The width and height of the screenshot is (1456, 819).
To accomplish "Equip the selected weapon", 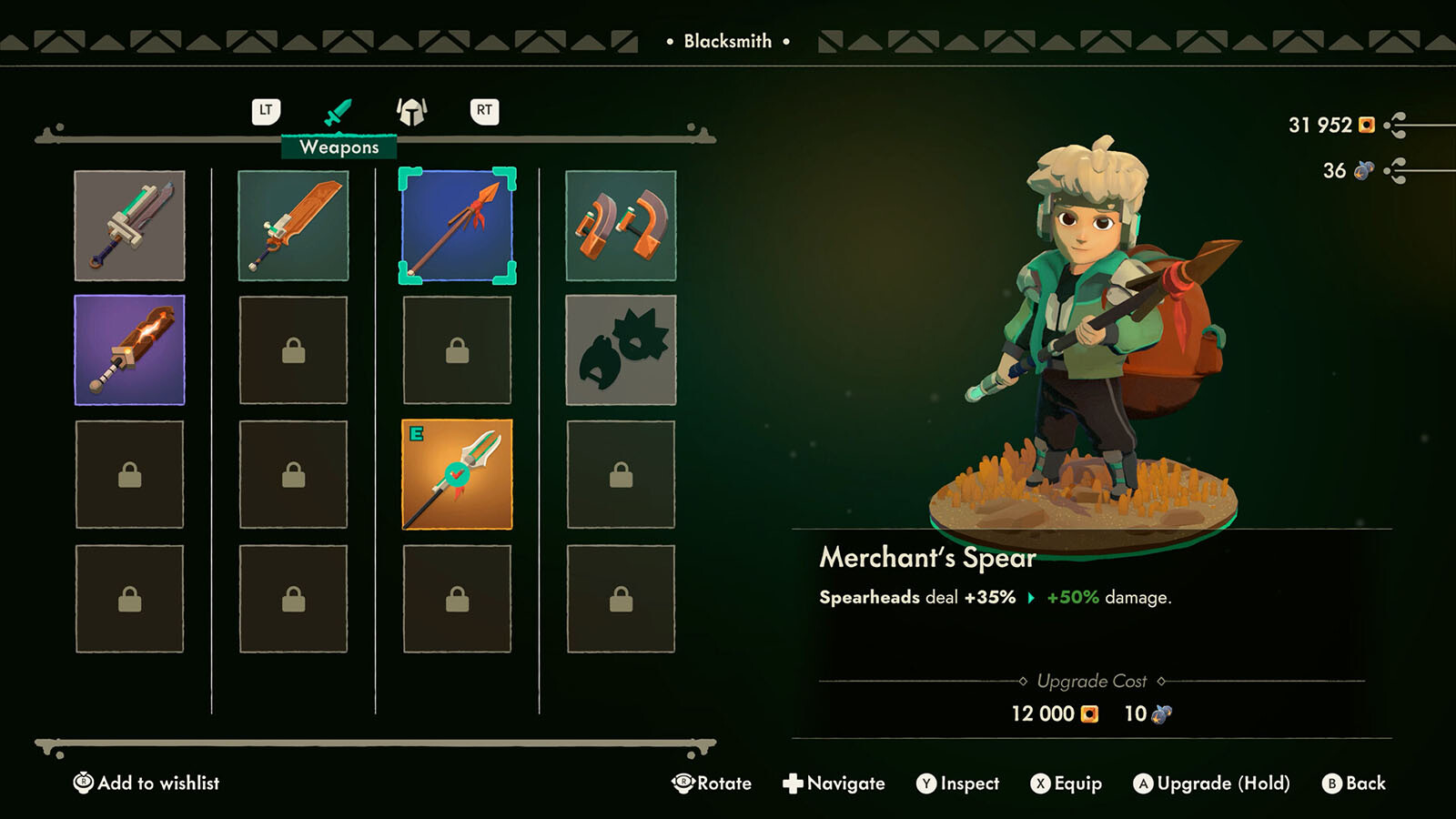I will (1066, 784).
